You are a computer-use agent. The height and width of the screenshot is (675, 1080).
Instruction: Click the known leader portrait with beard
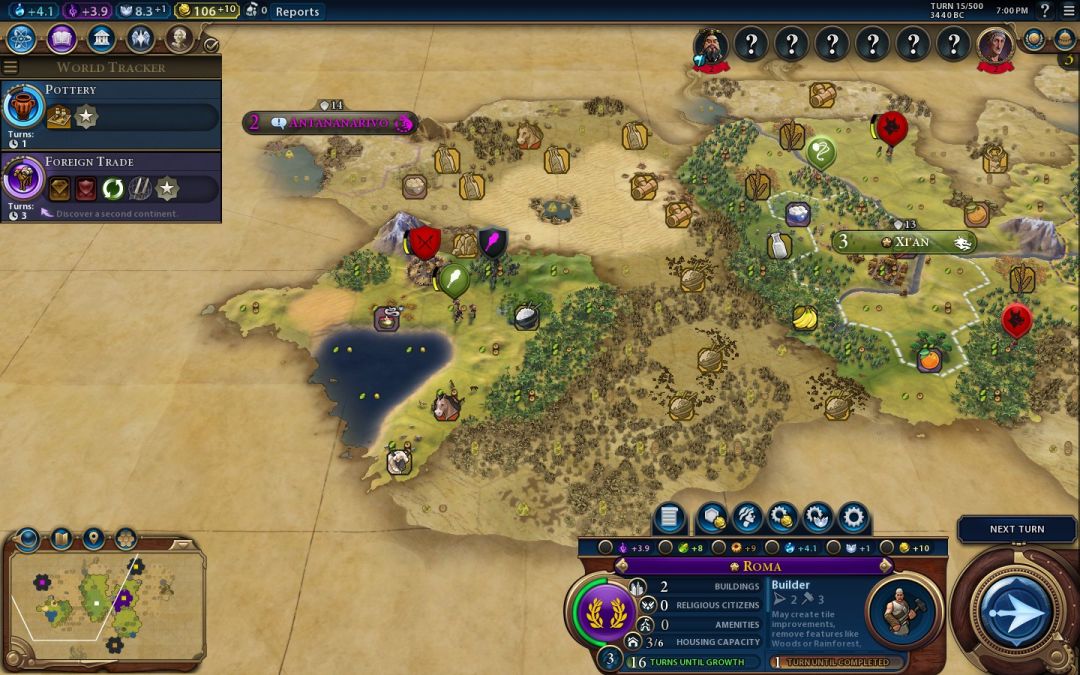pyautogui.click(x=711, y=44)
